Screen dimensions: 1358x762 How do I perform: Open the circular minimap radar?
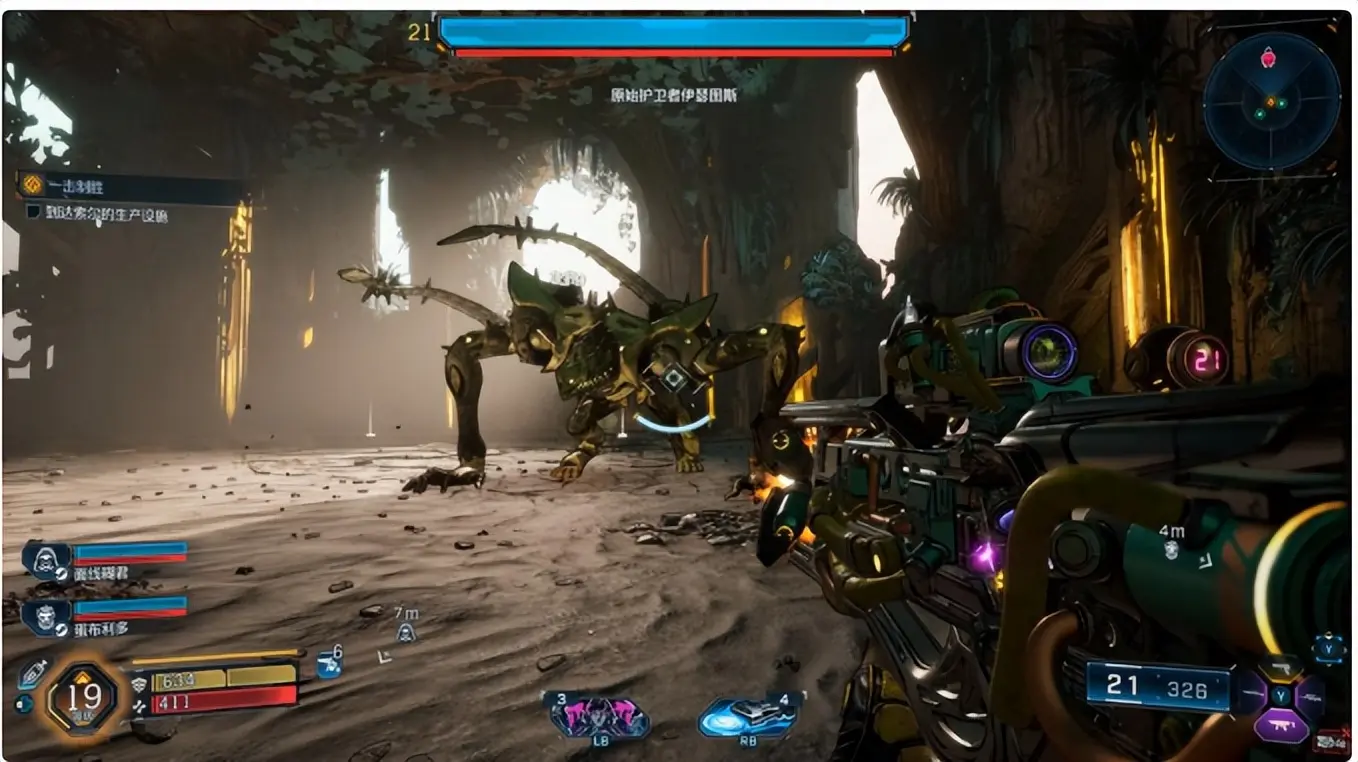click(1271, 101)
